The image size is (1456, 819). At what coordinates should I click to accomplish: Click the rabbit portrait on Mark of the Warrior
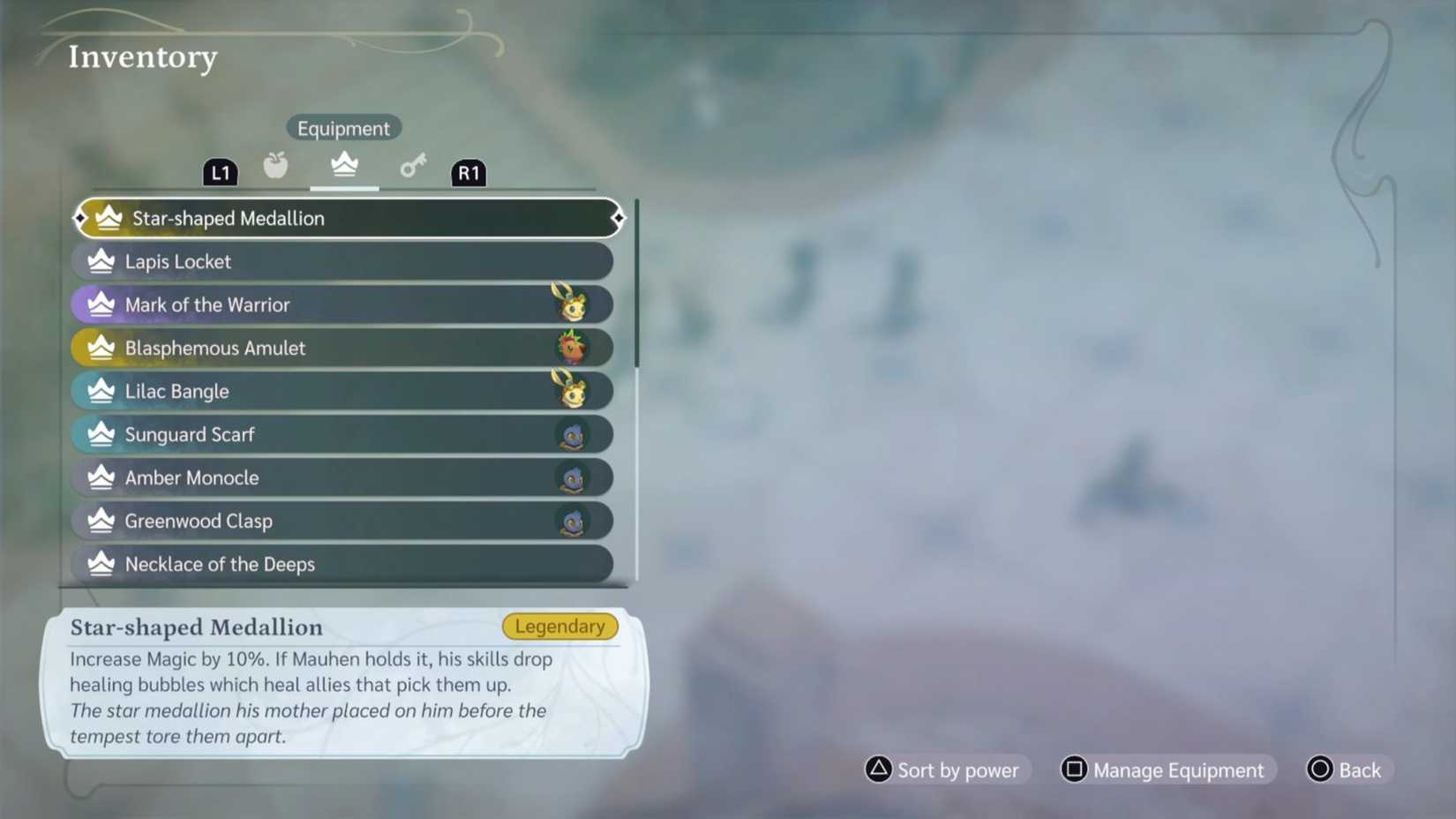(x=575, y=304)
